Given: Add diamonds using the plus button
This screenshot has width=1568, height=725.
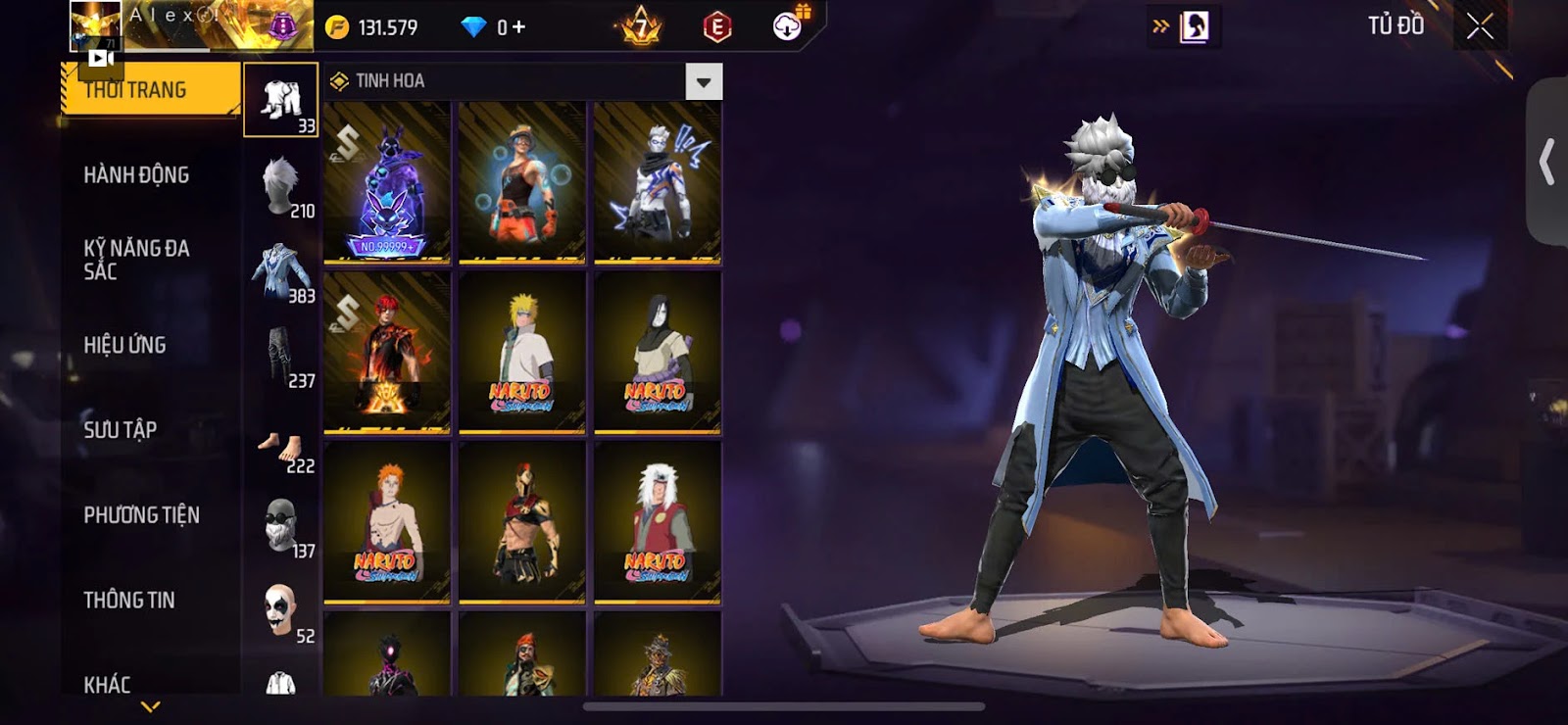Looking at the screenshot, I should tap(519, 27).
